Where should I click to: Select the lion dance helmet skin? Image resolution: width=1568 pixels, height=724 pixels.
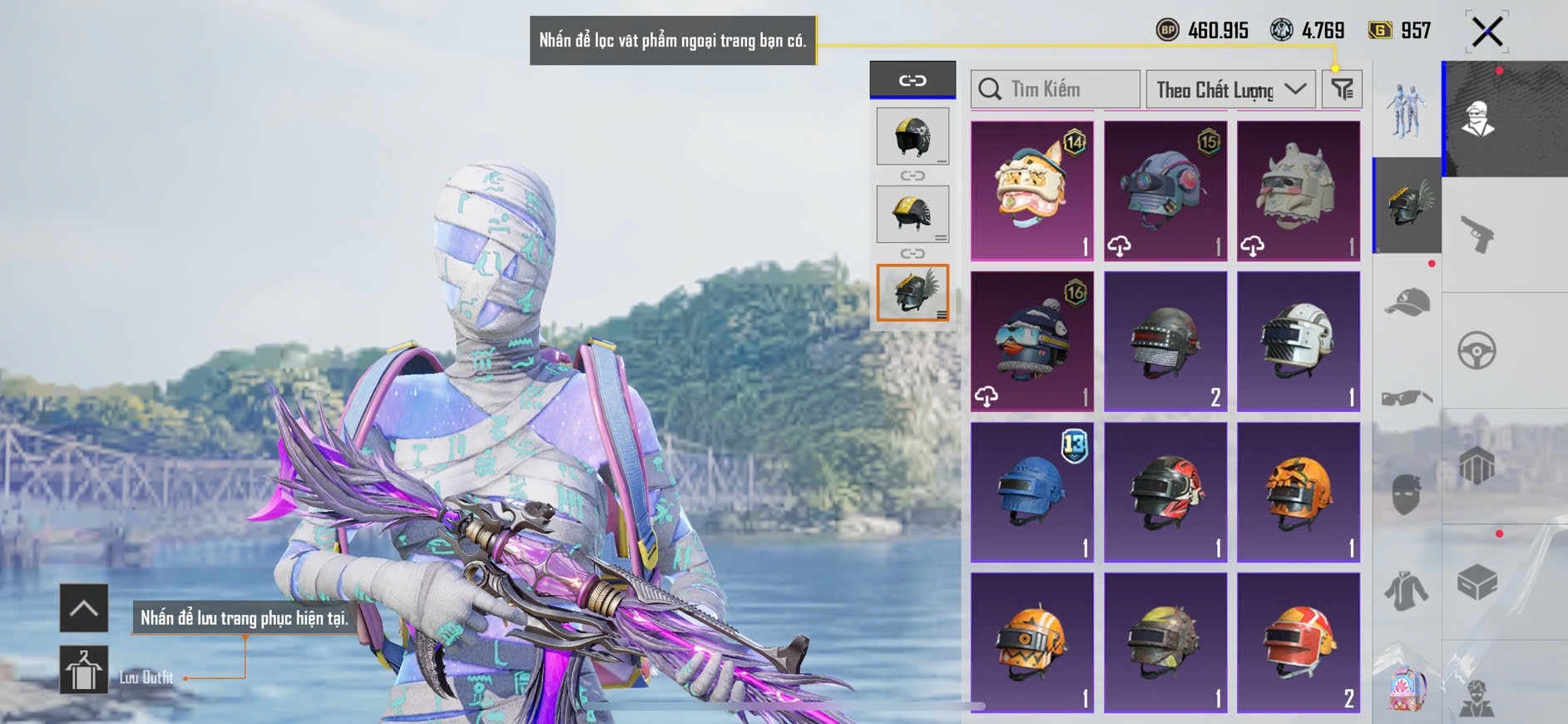tap(1031, 191)
